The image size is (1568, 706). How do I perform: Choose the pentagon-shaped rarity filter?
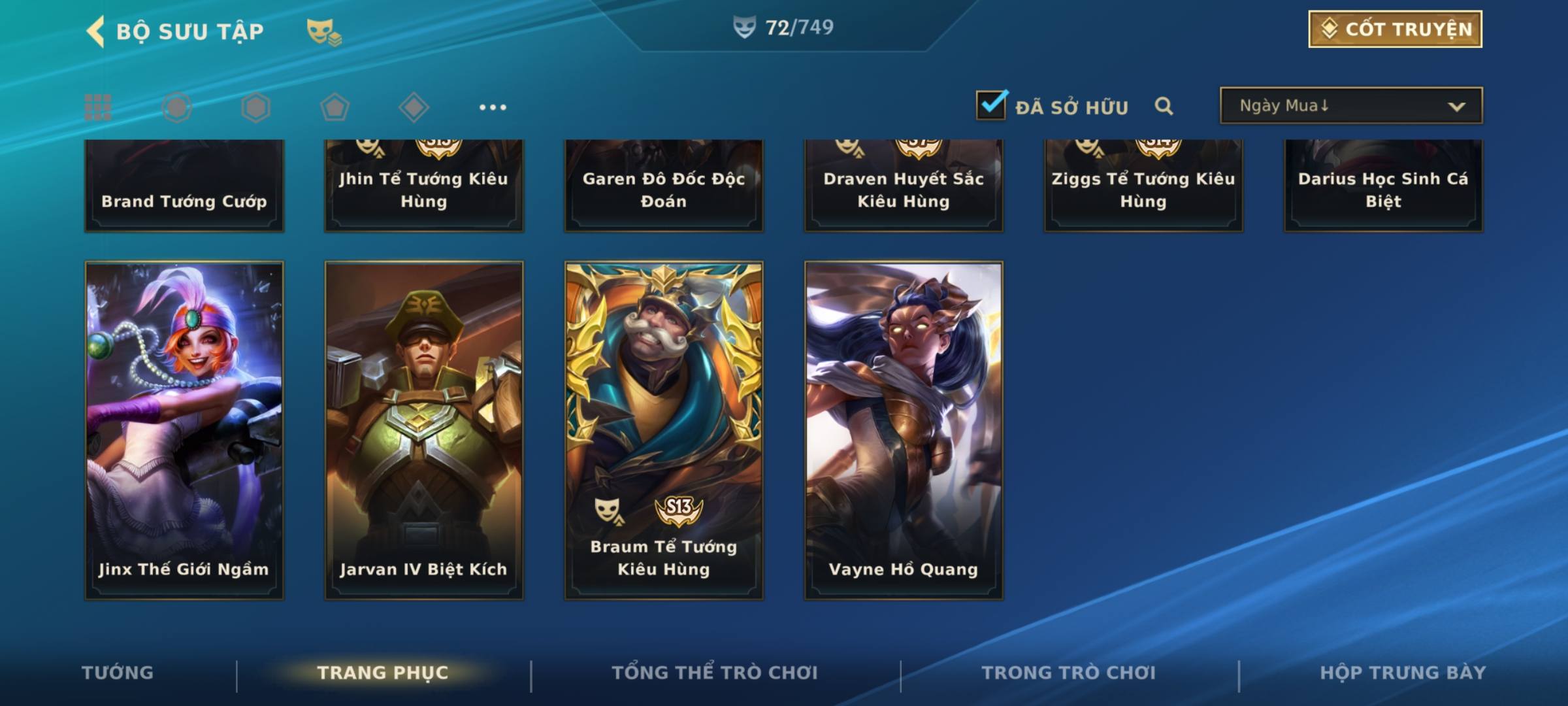(x=335, y=107)
